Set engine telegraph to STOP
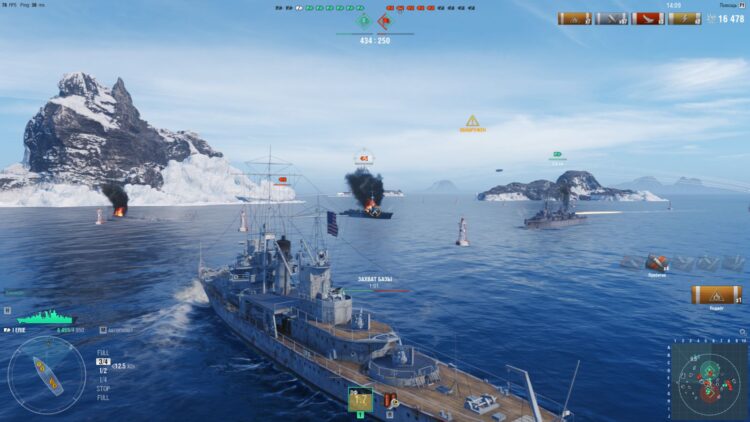The image size is (750, 422). (102, 386)
